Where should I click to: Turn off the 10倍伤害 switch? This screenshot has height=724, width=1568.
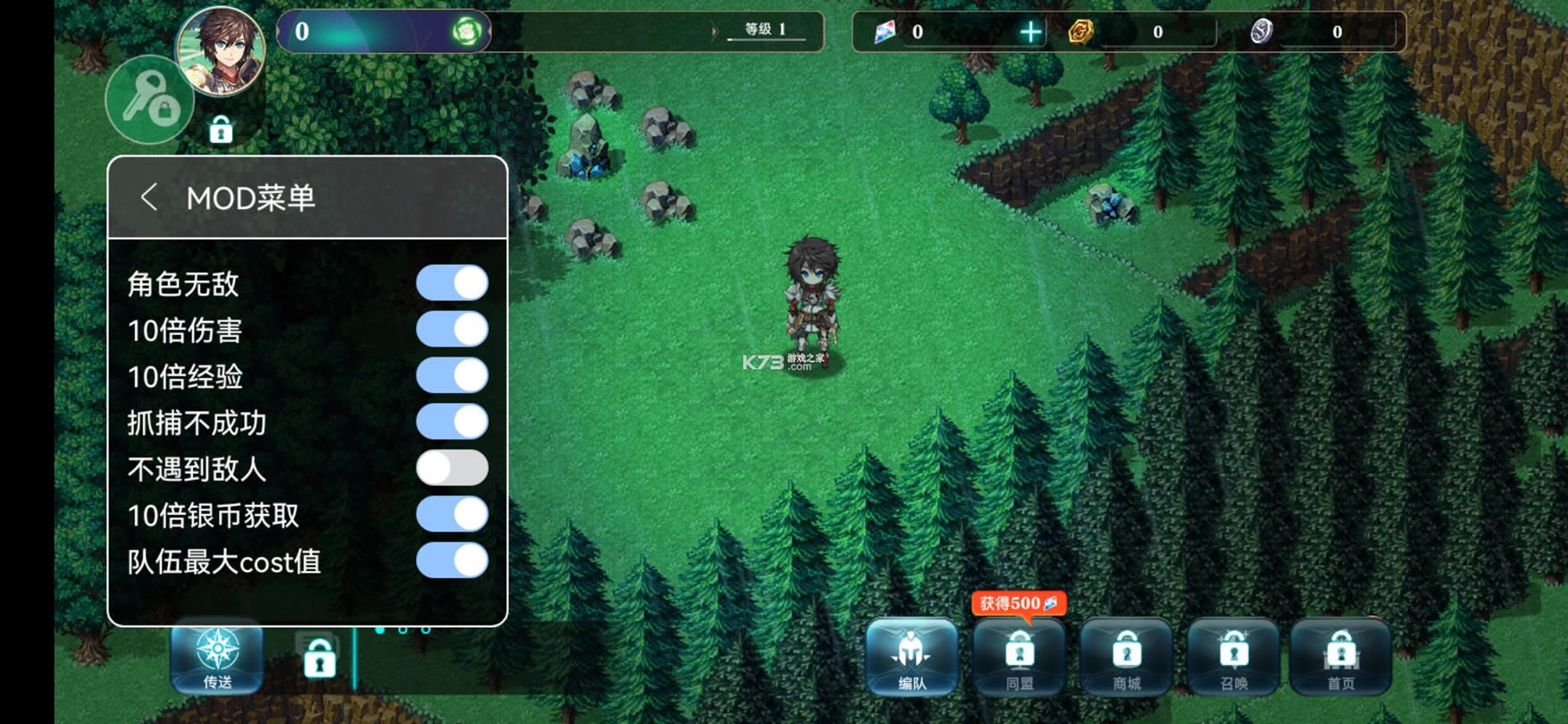[x=452, y=330]
